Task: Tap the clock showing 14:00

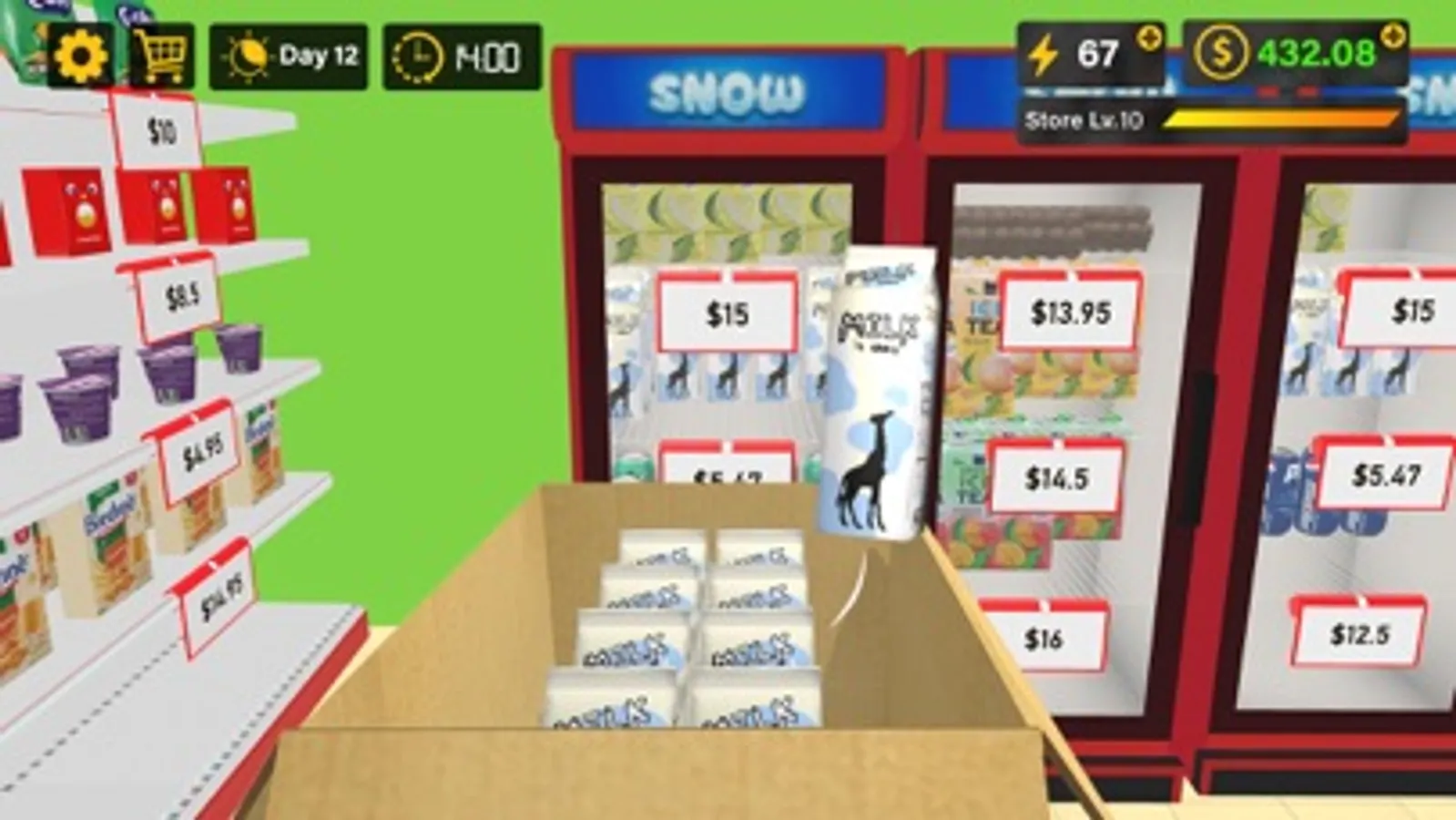Action: point(418,56)
